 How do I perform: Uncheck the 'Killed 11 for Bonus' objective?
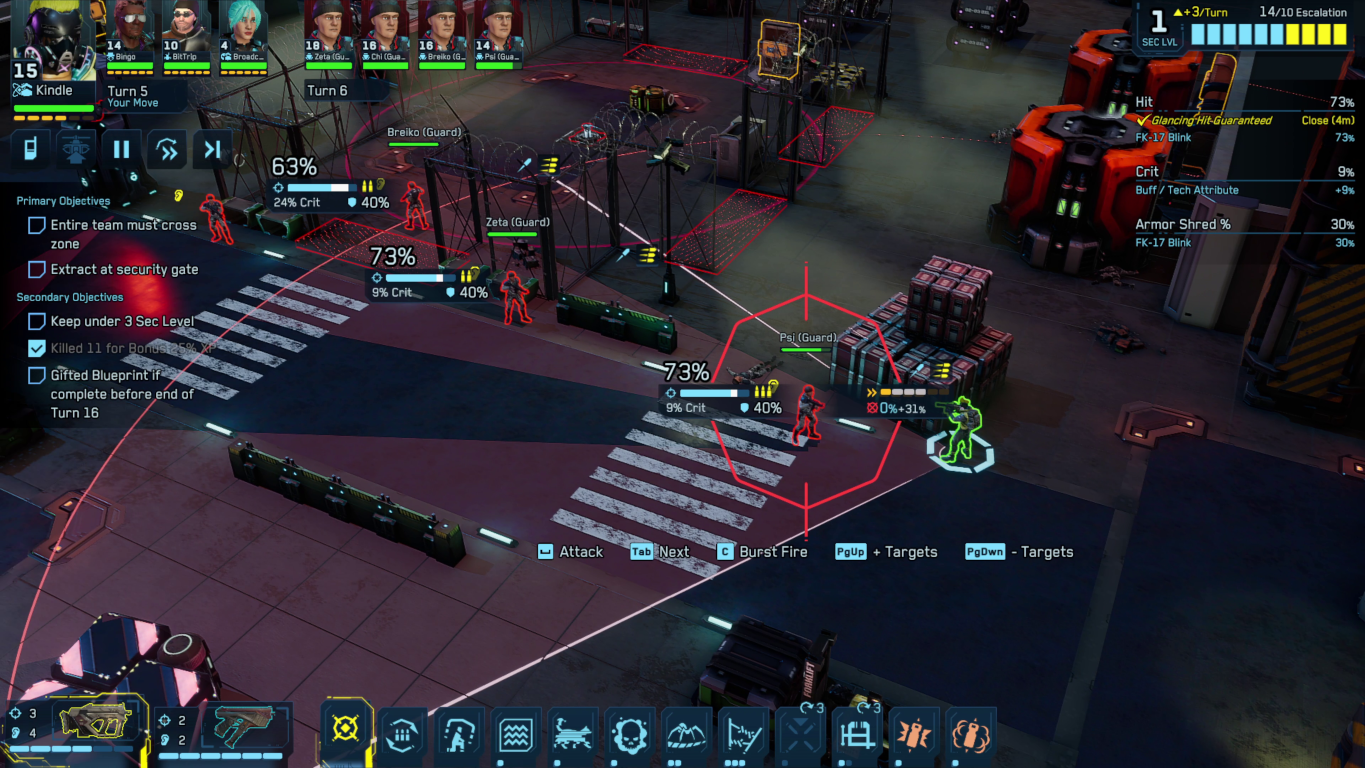(36, 349)
